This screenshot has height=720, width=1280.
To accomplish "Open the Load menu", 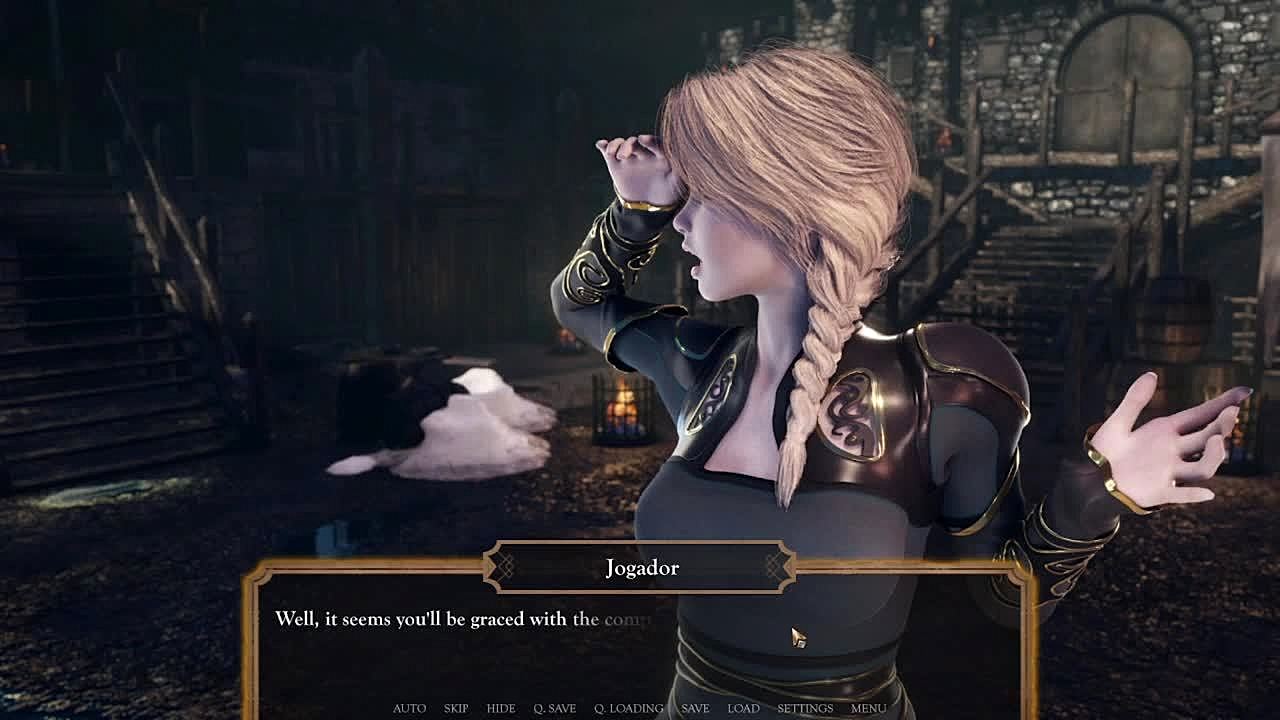I will [743, 708].
